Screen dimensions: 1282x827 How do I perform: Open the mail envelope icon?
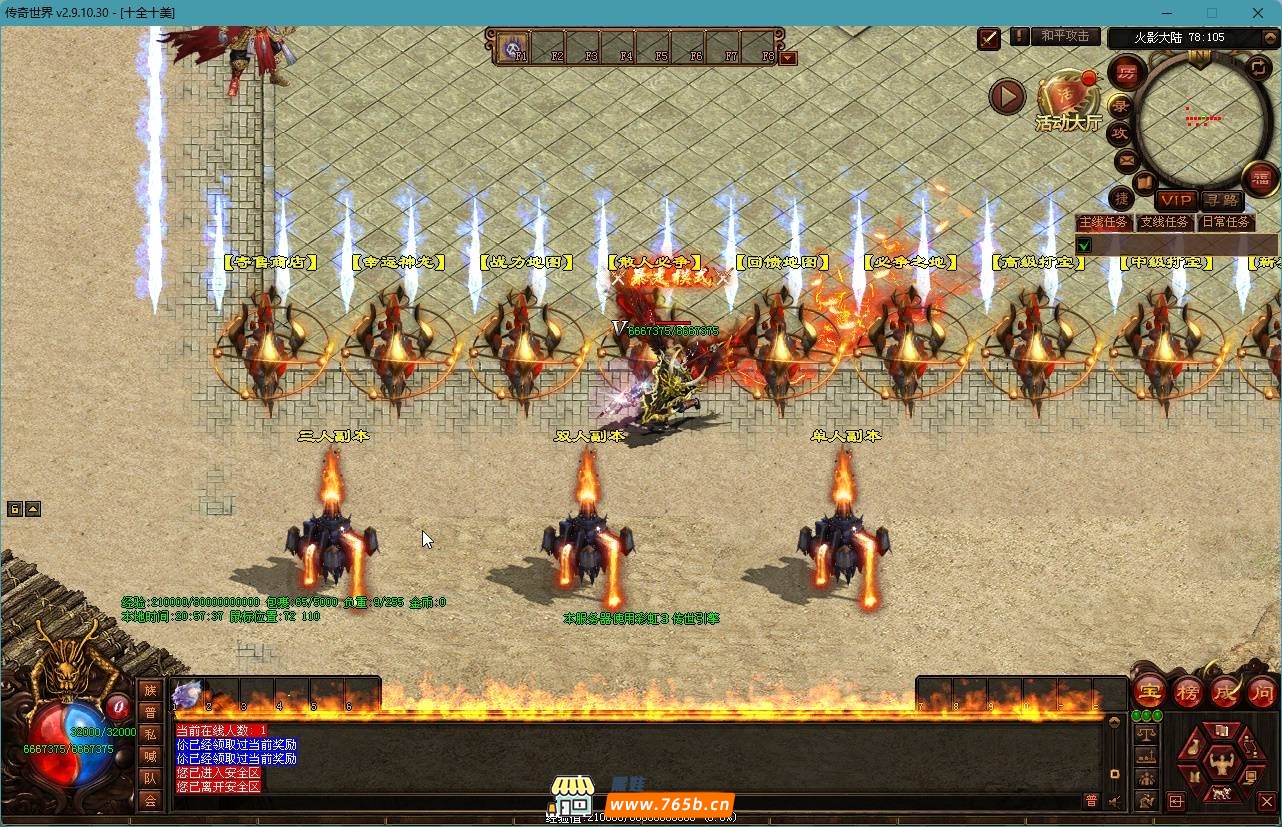point(1127,160)
